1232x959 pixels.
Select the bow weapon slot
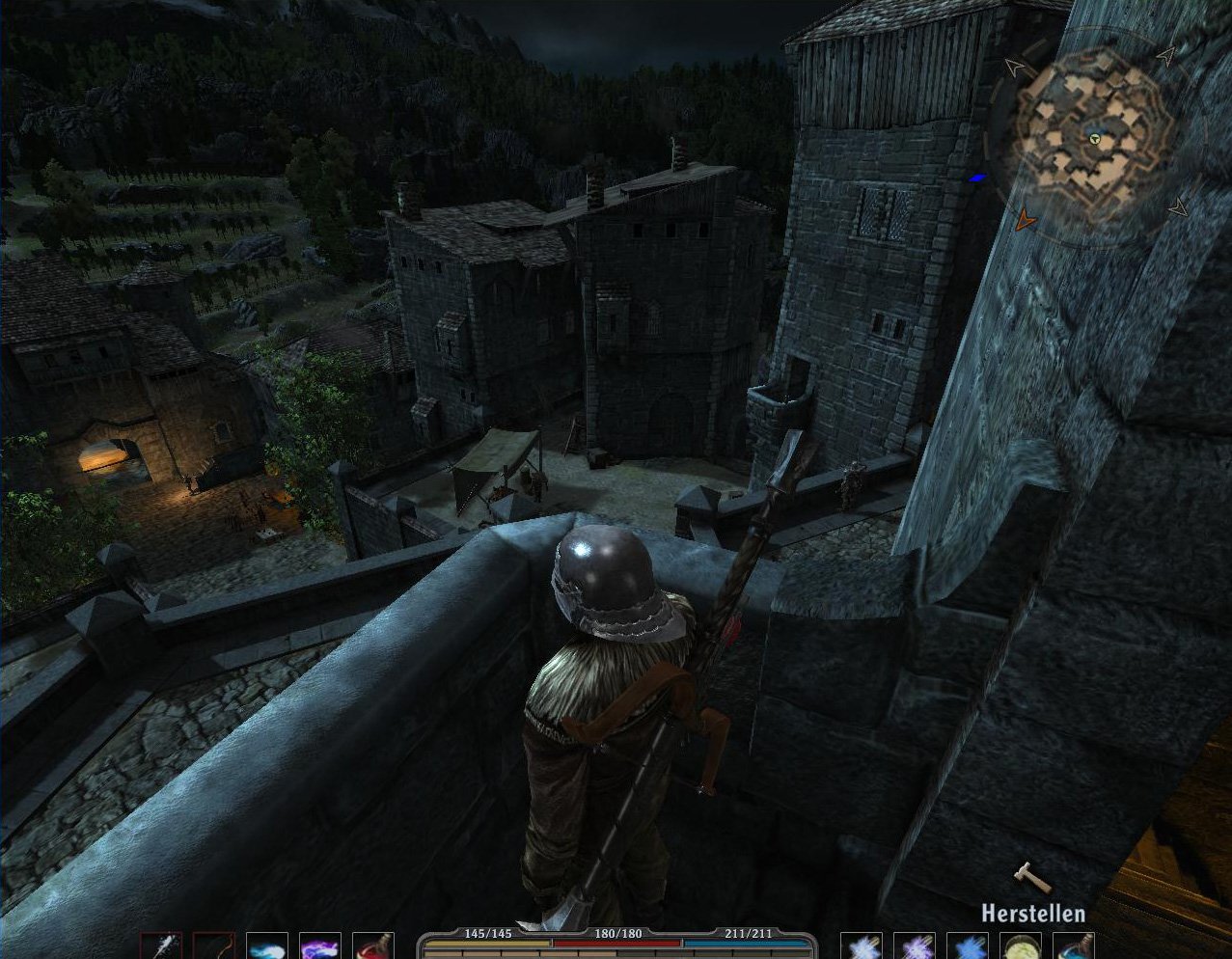point(212,946)
